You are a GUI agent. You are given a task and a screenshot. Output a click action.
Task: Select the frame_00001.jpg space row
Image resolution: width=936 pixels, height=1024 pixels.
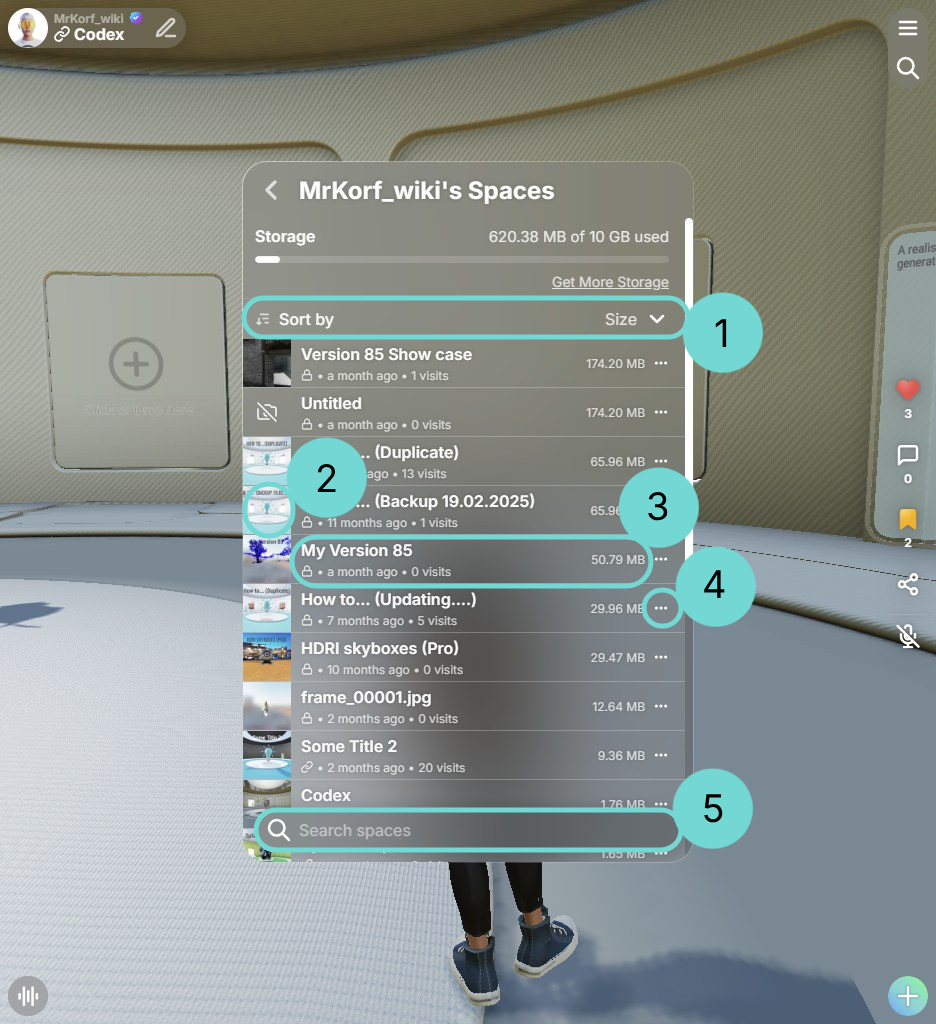[x=366, y=697]
